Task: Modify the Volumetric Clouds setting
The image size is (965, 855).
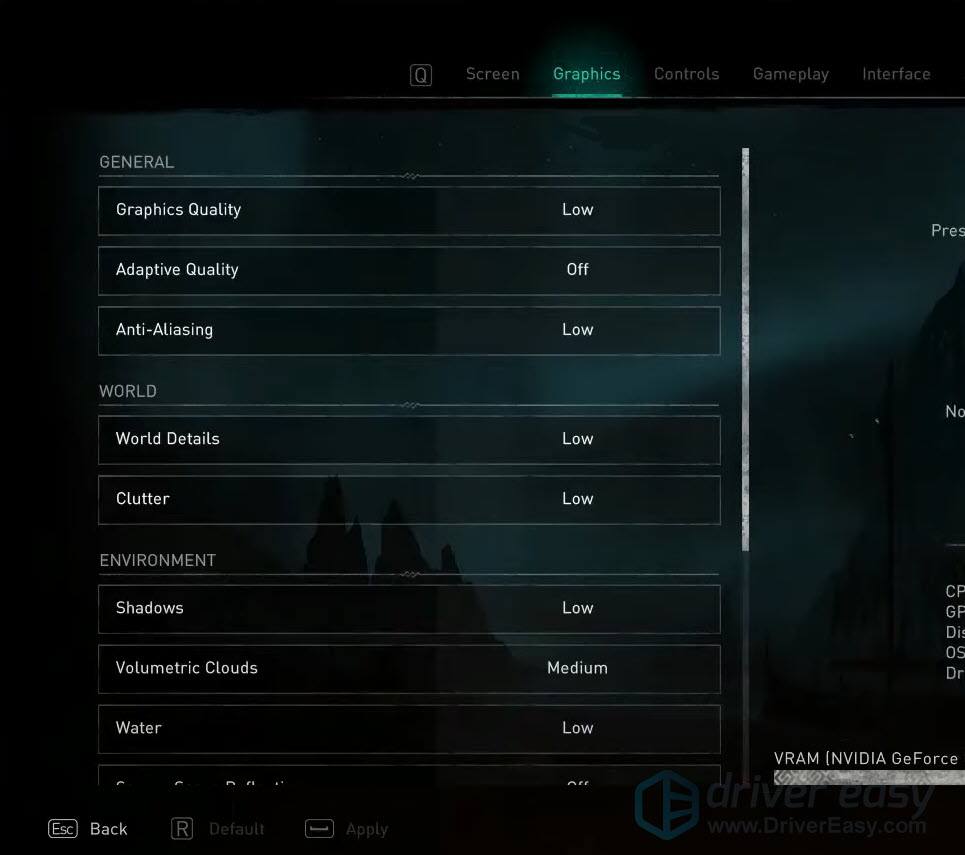Action: pos(409,668)
